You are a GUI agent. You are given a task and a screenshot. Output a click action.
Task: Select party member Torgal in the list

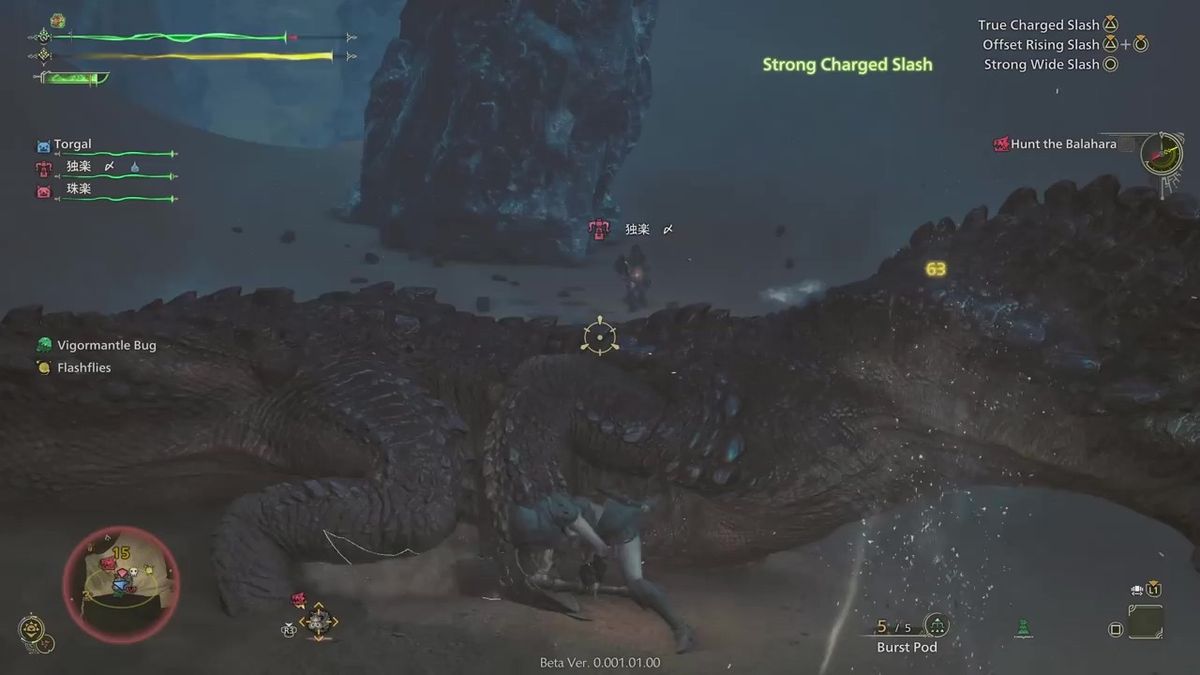(73, 144)
